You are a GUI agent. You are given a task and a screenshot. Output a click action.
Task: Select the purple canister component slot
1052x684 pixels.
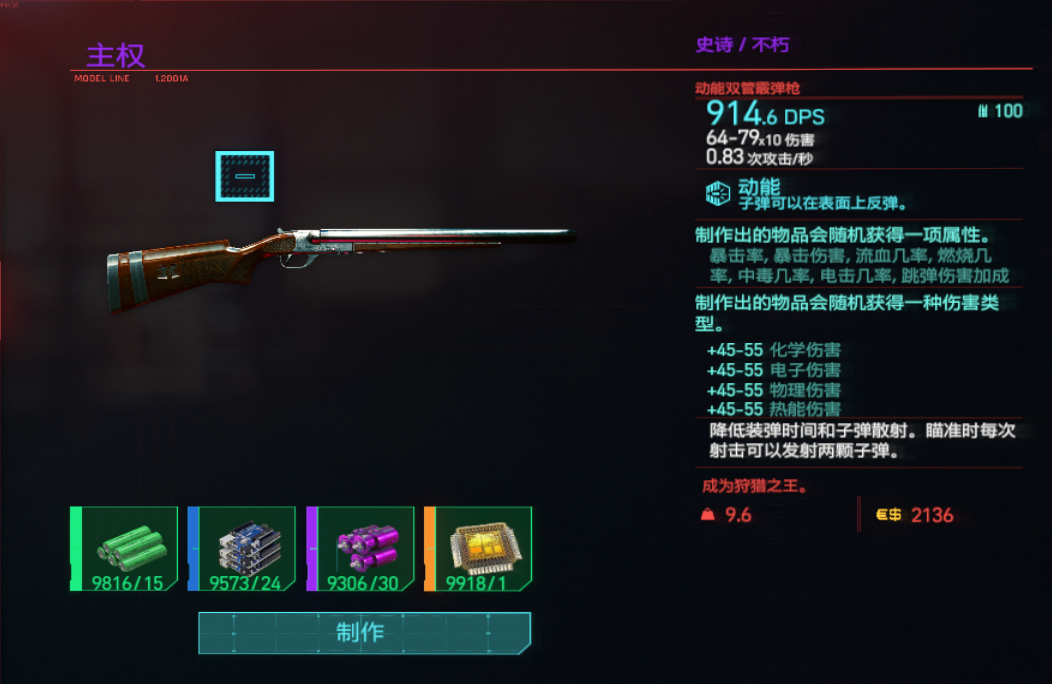click(360, 549)
